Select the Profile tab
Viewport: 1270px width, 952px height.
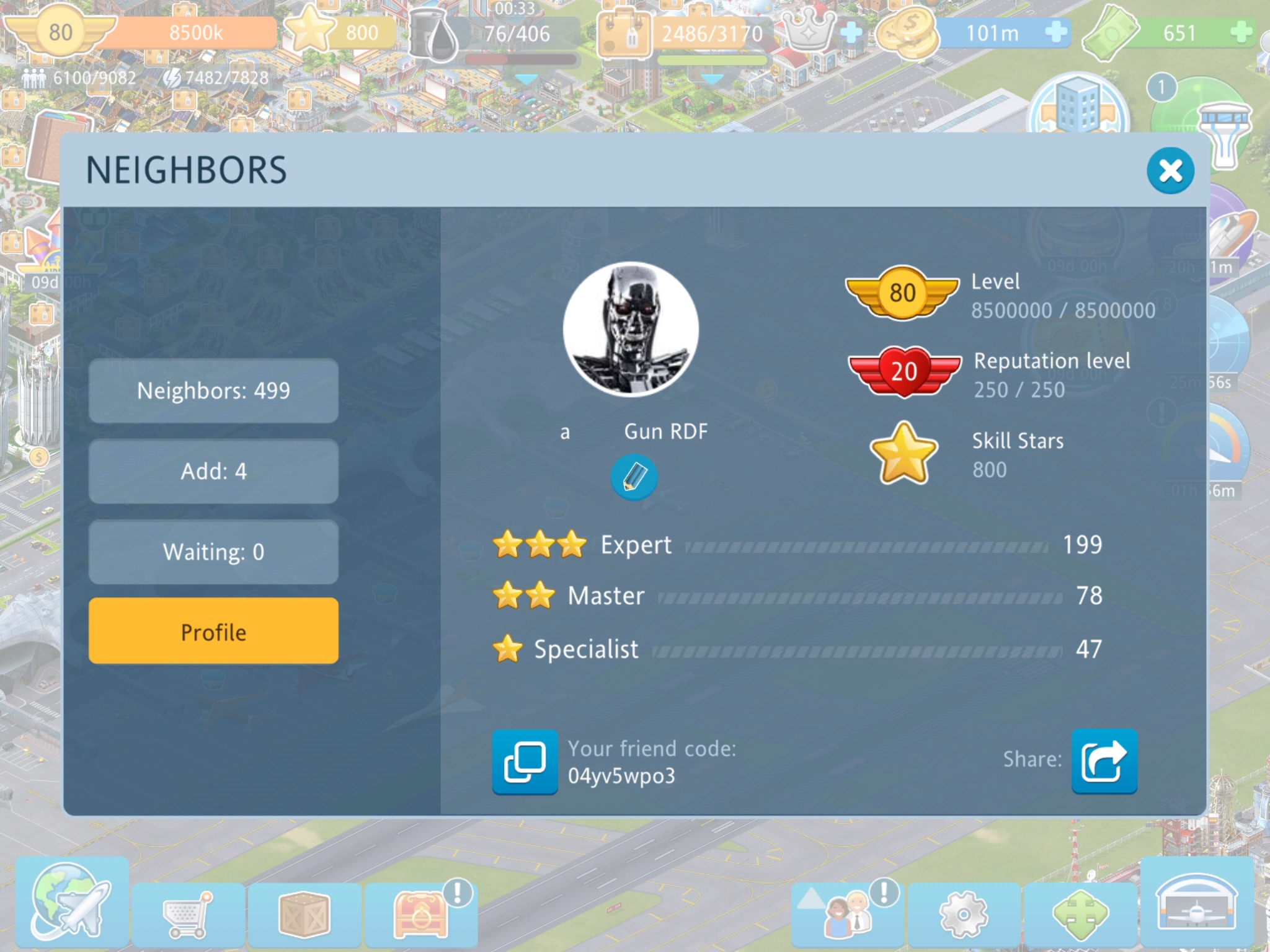tap(213, 632)
